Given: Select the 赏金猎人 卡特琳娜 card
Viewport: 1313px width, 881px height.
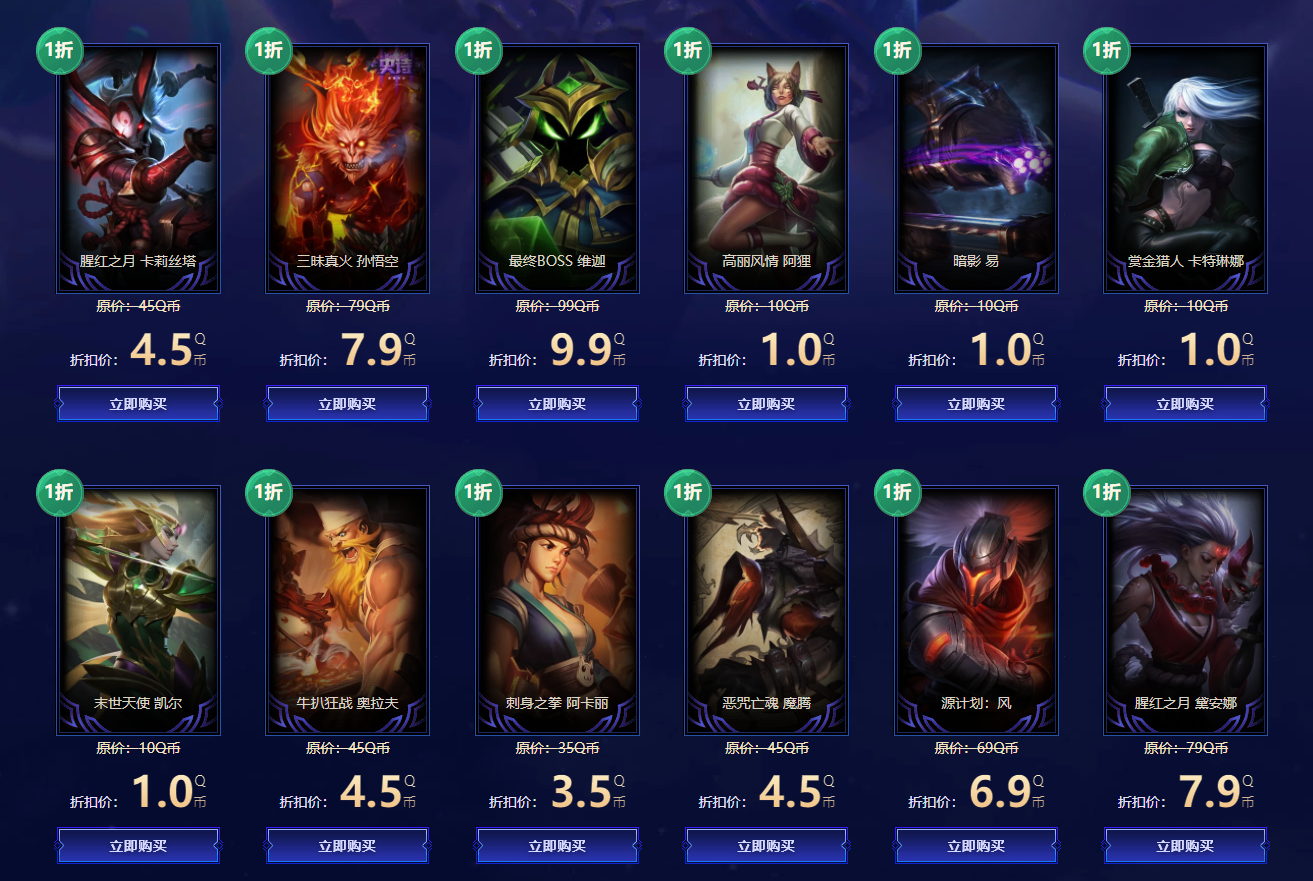Looking at the screenshot, I should (1185, 160).
